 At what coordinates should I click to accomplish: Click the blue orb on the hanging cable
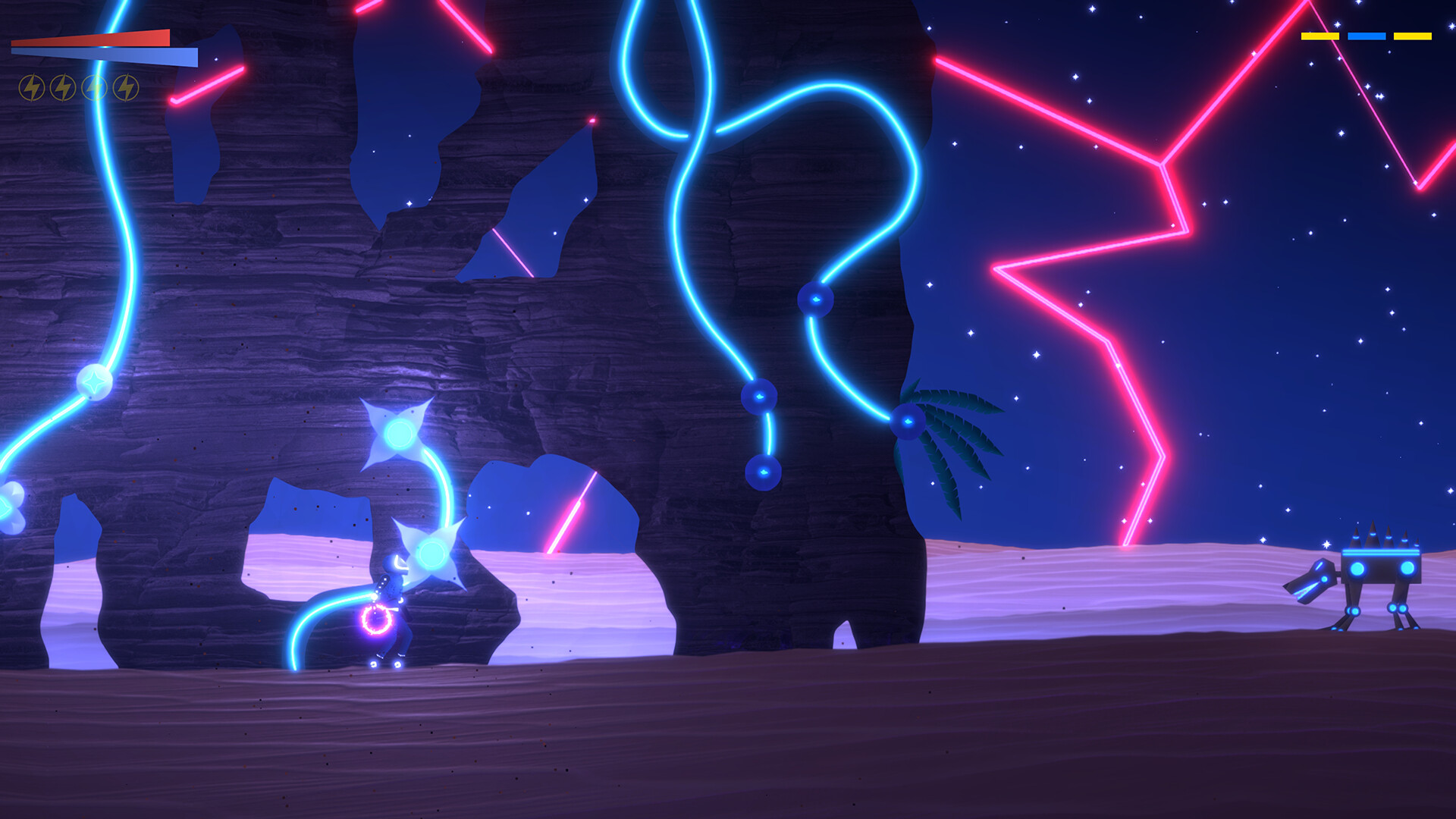coord(817,300)
